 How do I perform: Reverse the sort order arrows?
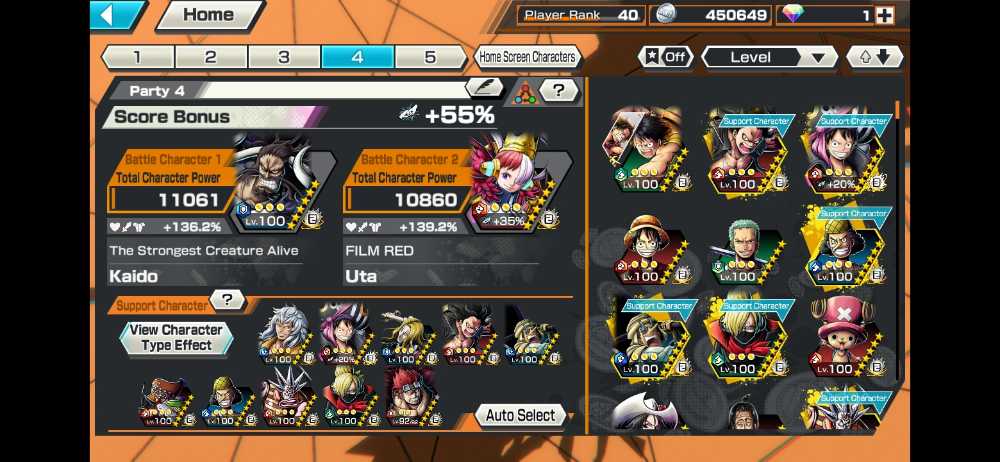point(874,57)
